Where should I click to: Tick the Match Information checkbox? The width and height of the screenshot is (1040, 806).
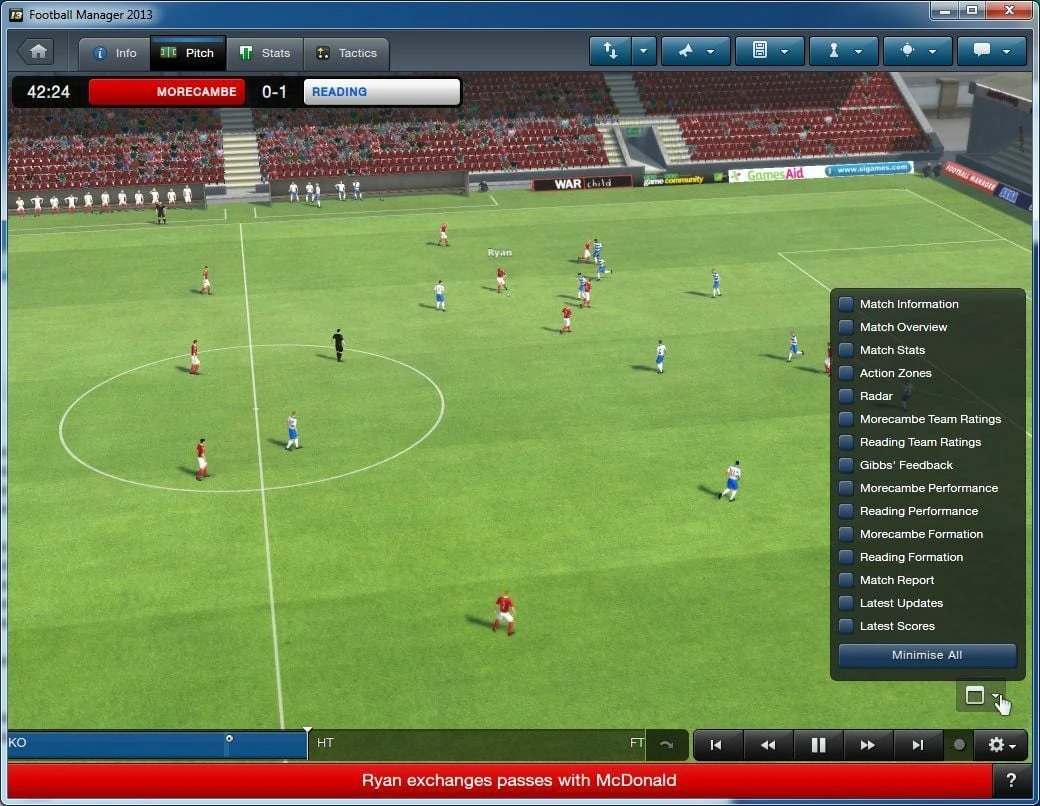click(846, 304)
